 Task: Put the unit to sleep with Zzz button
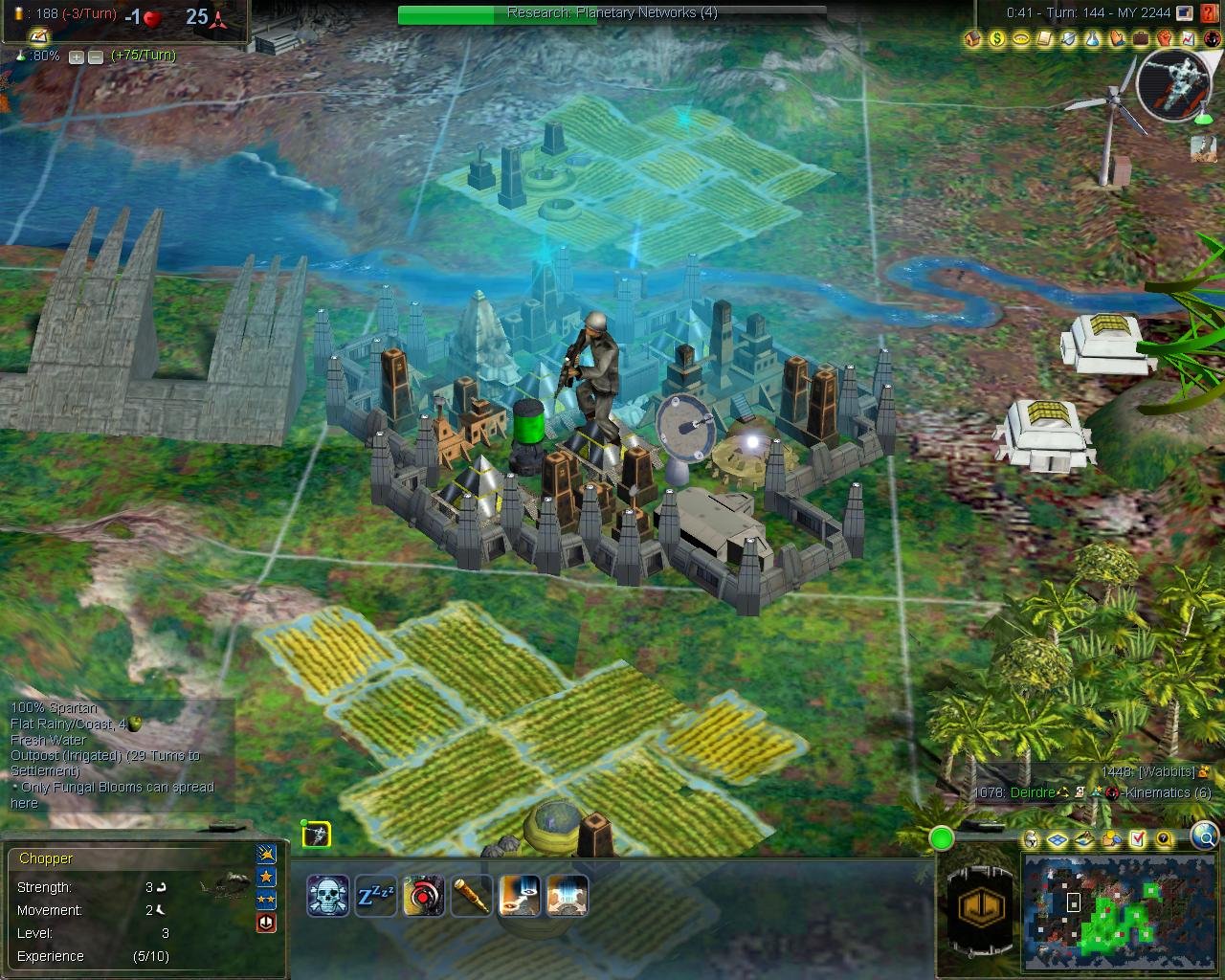coord(375,896)
